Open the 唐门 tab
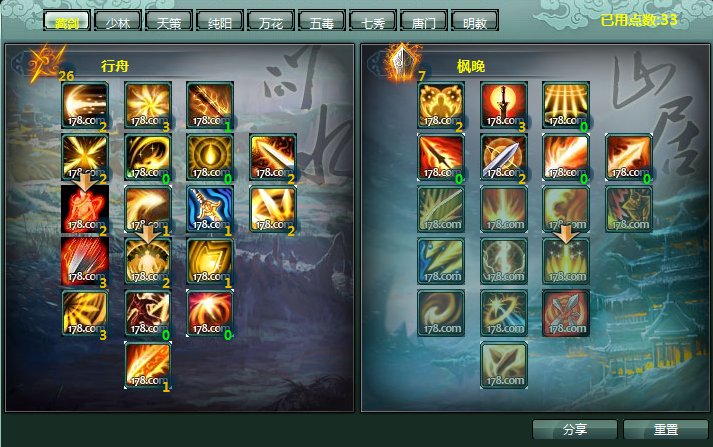Image resolution: width=713 pixels, height=447 pixels. point(423,21)
